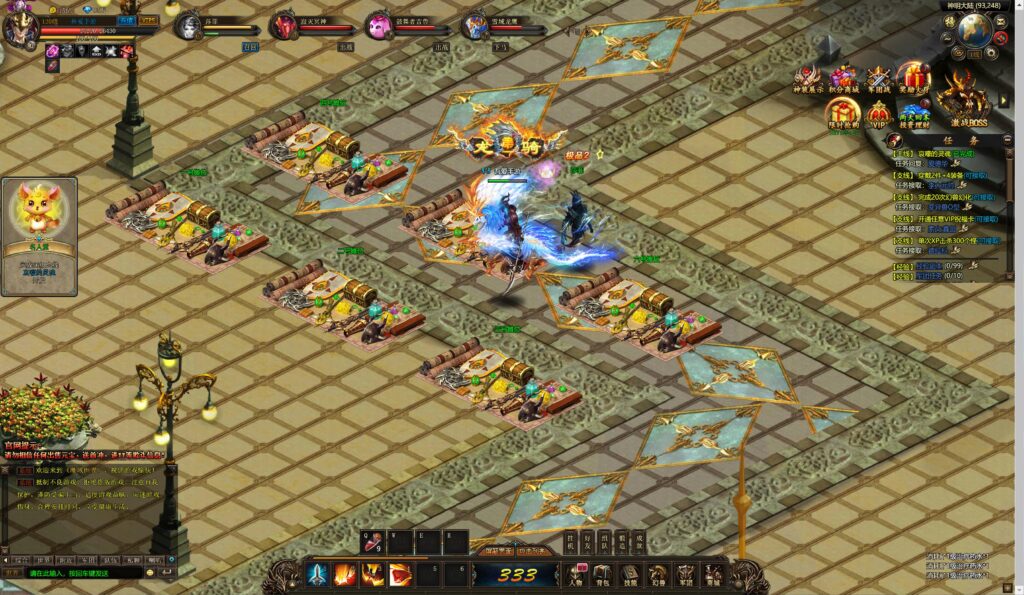Click the 神装展示 gear showcase icon
Viewport: 1024px width, 595px height.
pyautogui.click(x=807, y=80)
